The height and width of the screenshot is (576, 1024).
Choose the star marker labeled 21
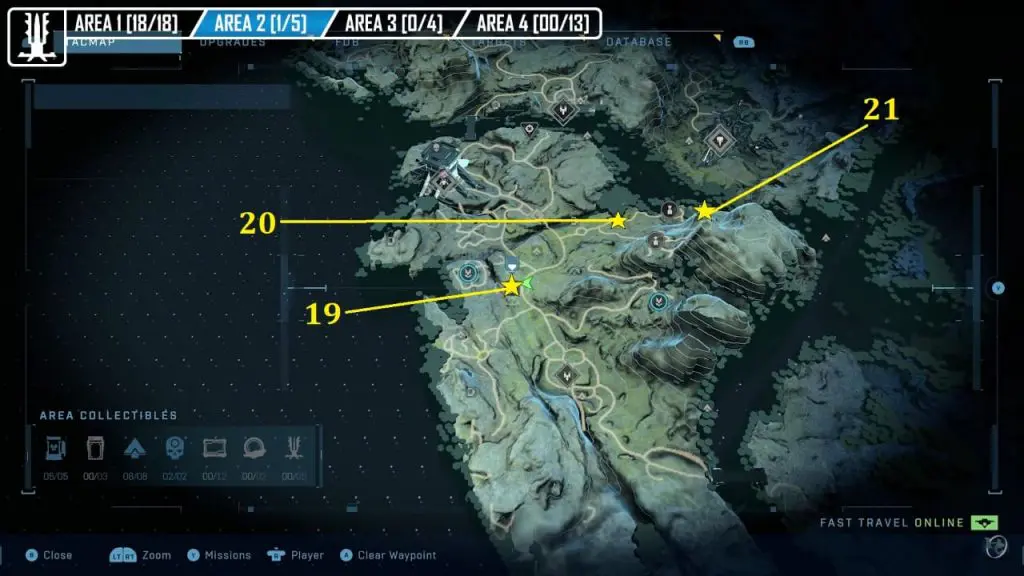705,211
